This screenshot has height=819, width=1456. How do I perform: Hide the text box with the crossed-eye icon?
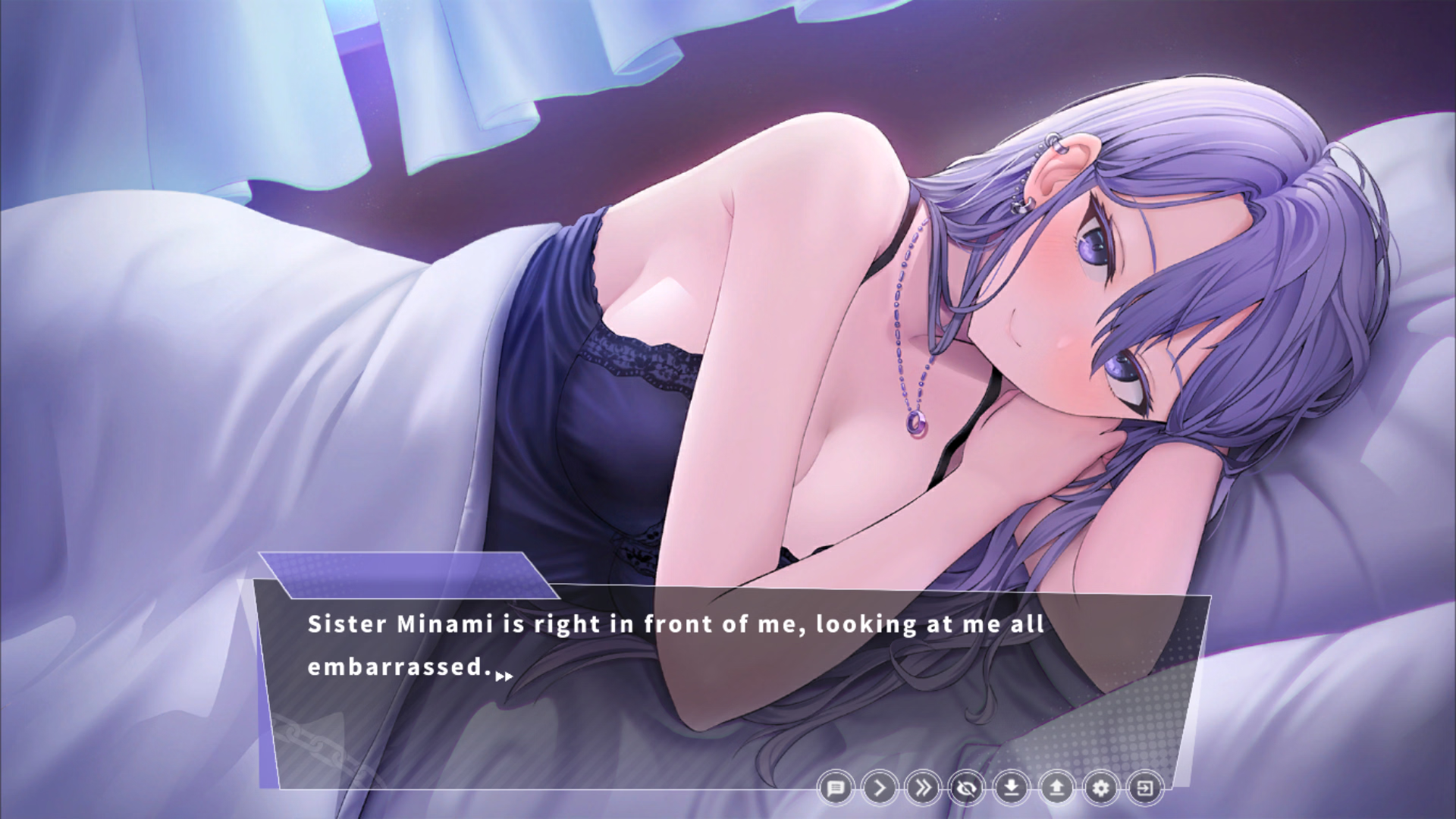coord(968,789)
